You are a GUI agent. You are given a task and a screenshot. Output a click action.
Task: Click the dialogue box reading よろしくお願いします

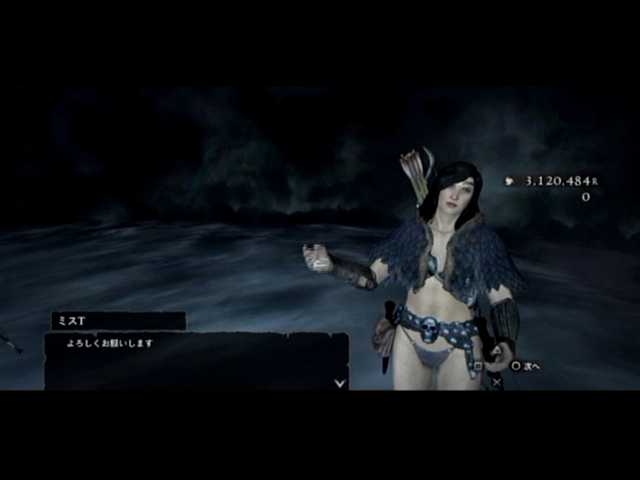coord(195,360)
